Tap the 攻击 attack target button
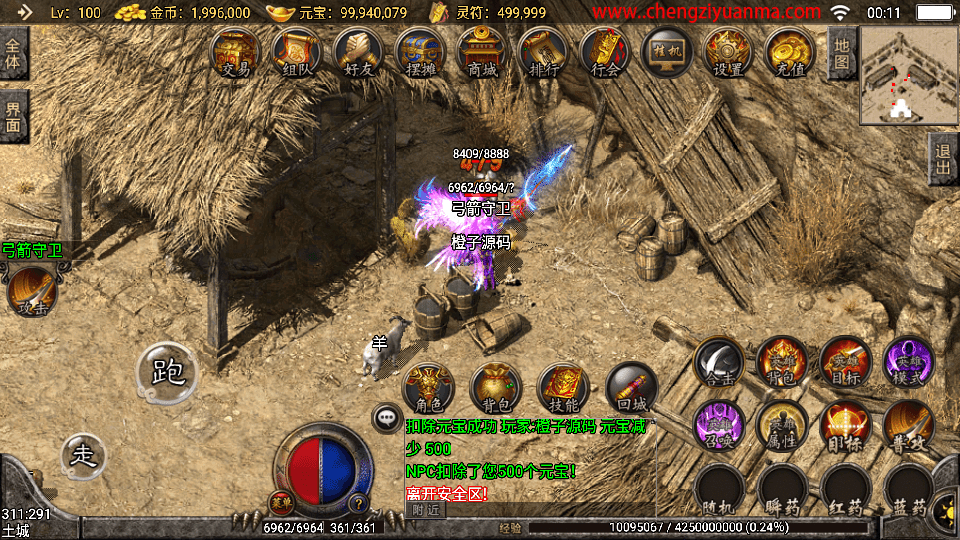This screenshot has width=960, height=540. click(32, 290)
